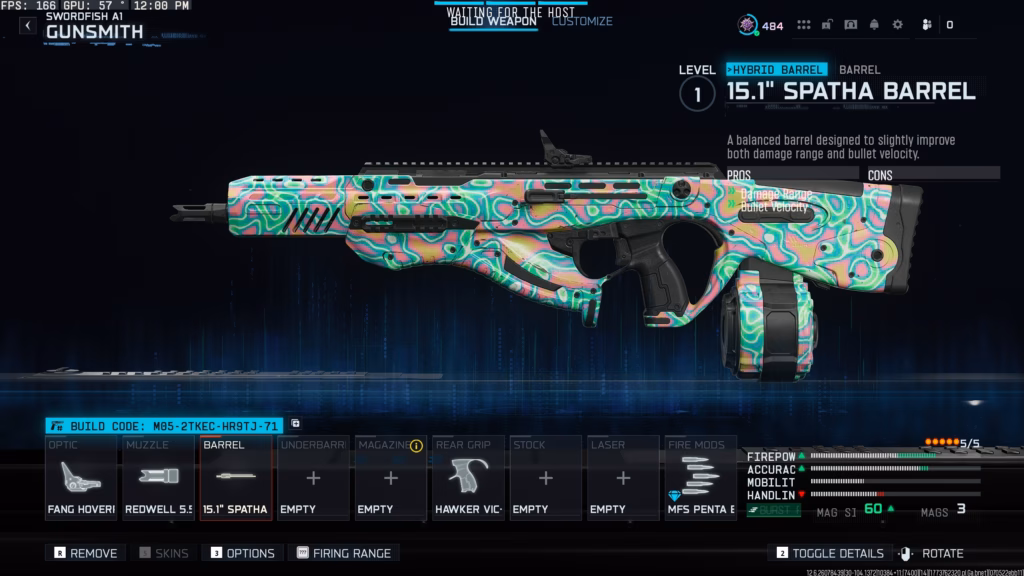Select the Fire Mods slot with MFS Penta
The image size is (1024, 576).
[x=700, y=478]
